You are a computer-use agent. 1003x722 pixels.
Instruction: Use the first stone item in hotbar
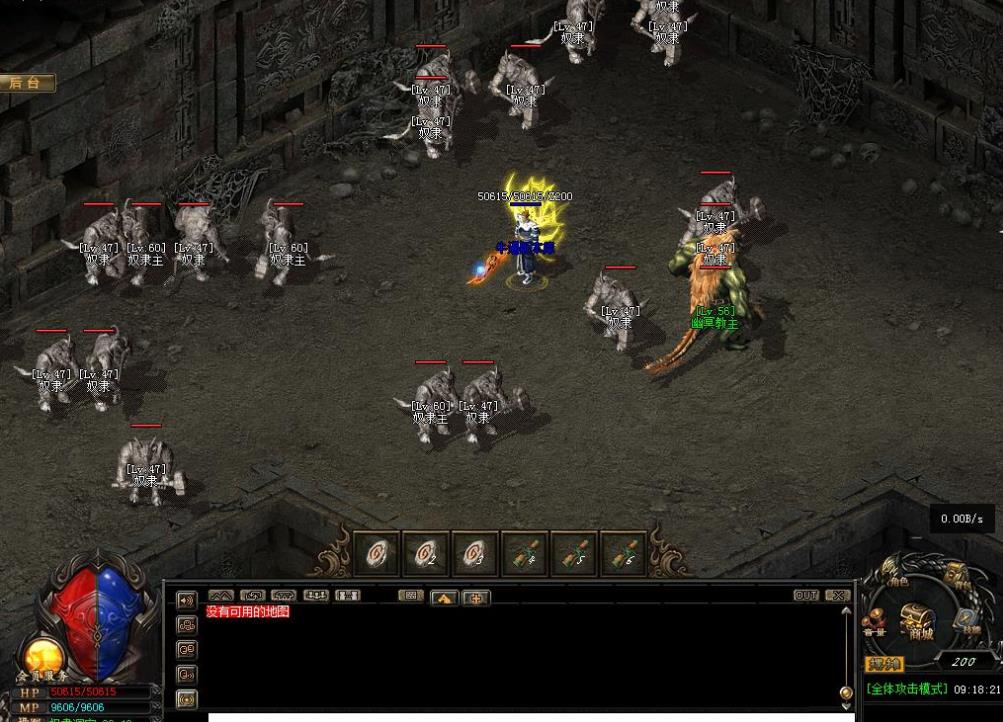376,554
